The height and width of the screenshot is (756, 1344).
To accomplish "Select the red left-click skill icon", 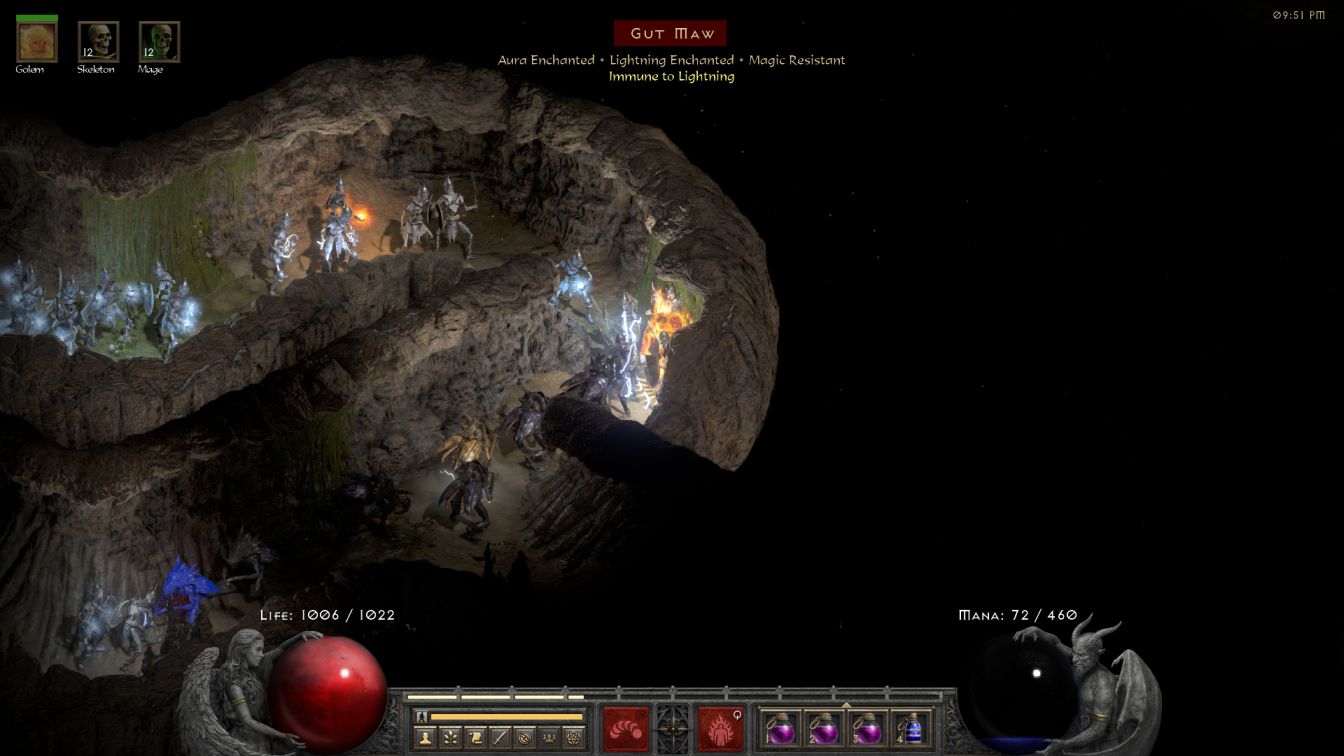I will click(626, 727).
